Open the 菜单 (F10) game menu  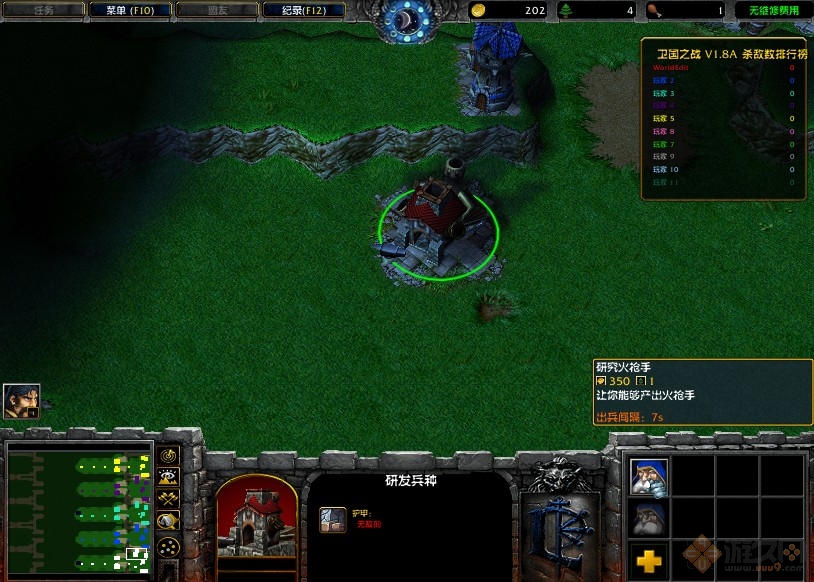pos(130,11)
